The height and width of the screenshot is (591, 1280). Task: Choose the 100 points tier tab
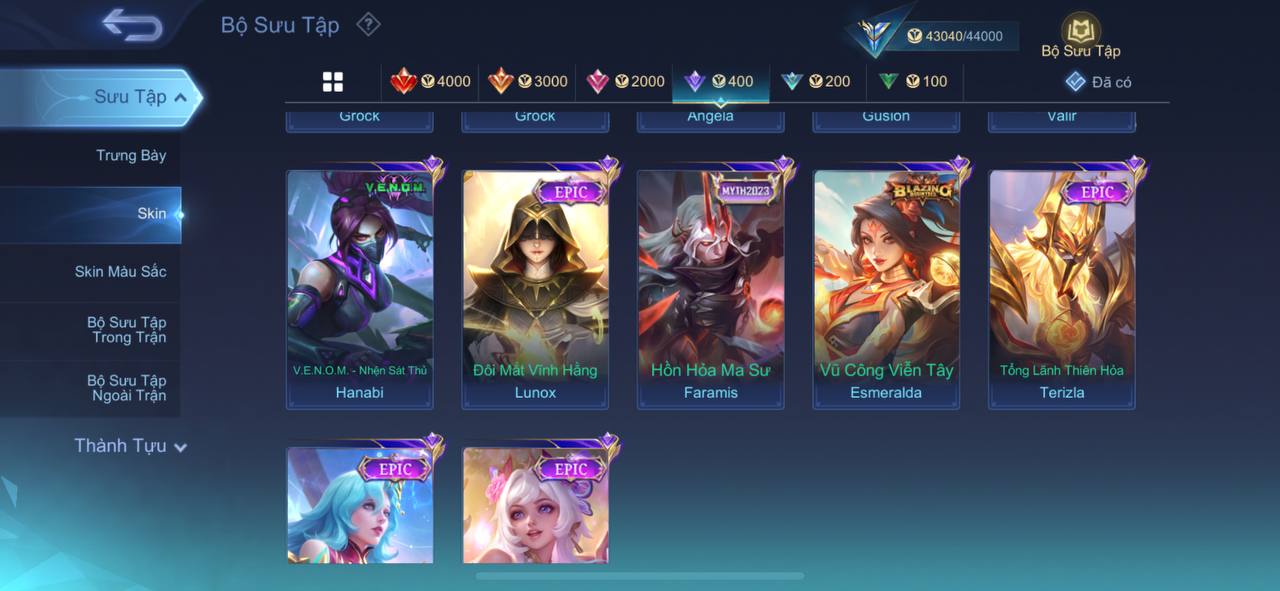pos(913,82)
